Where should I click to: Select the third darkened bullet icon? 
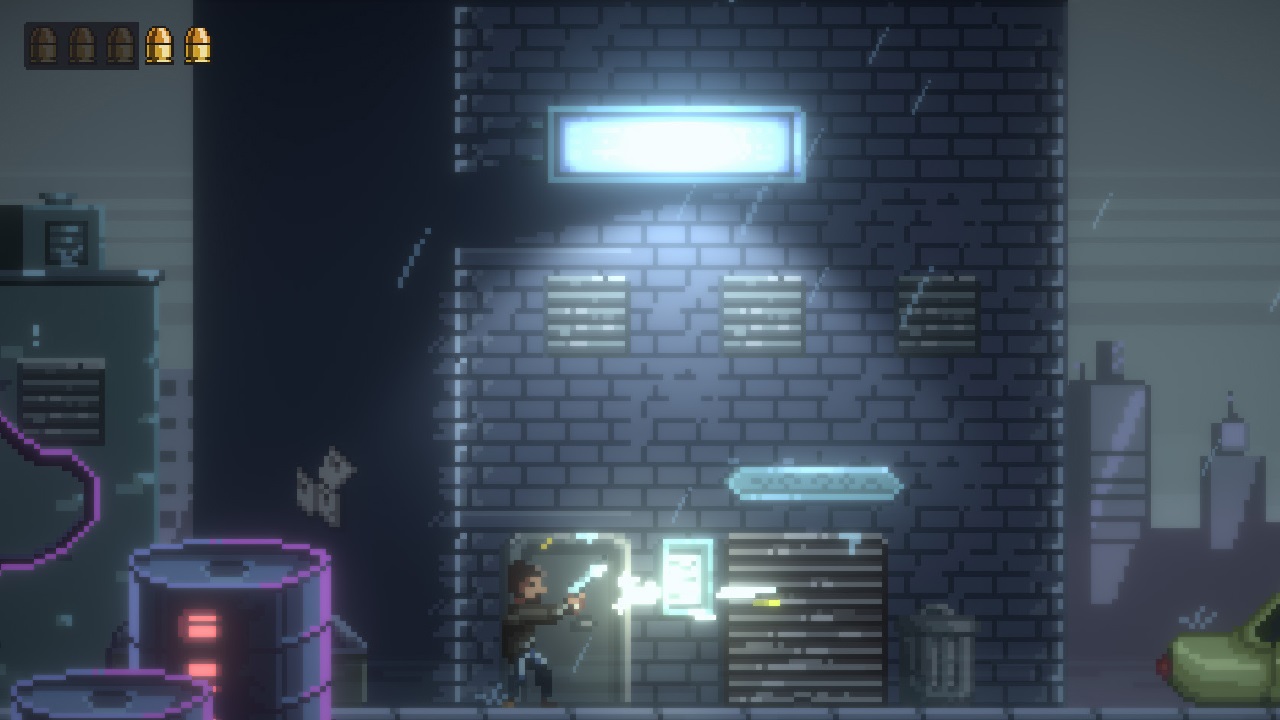click(120, 43)
